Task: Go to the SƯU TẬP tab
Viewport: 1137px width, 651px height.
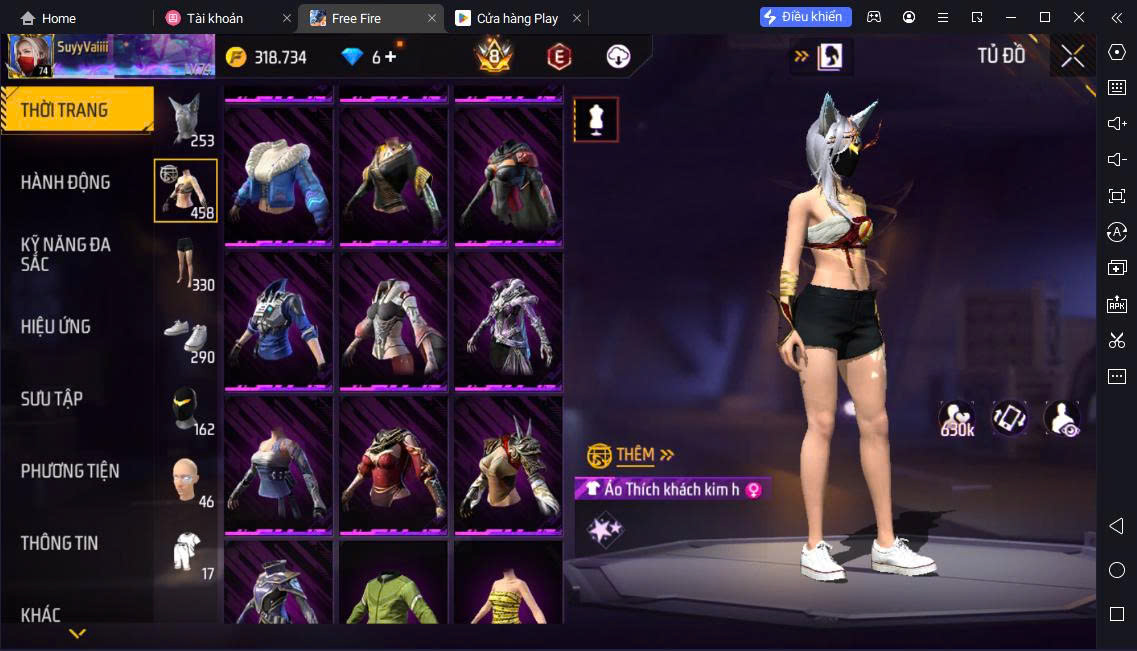Action: coord(52,399)
